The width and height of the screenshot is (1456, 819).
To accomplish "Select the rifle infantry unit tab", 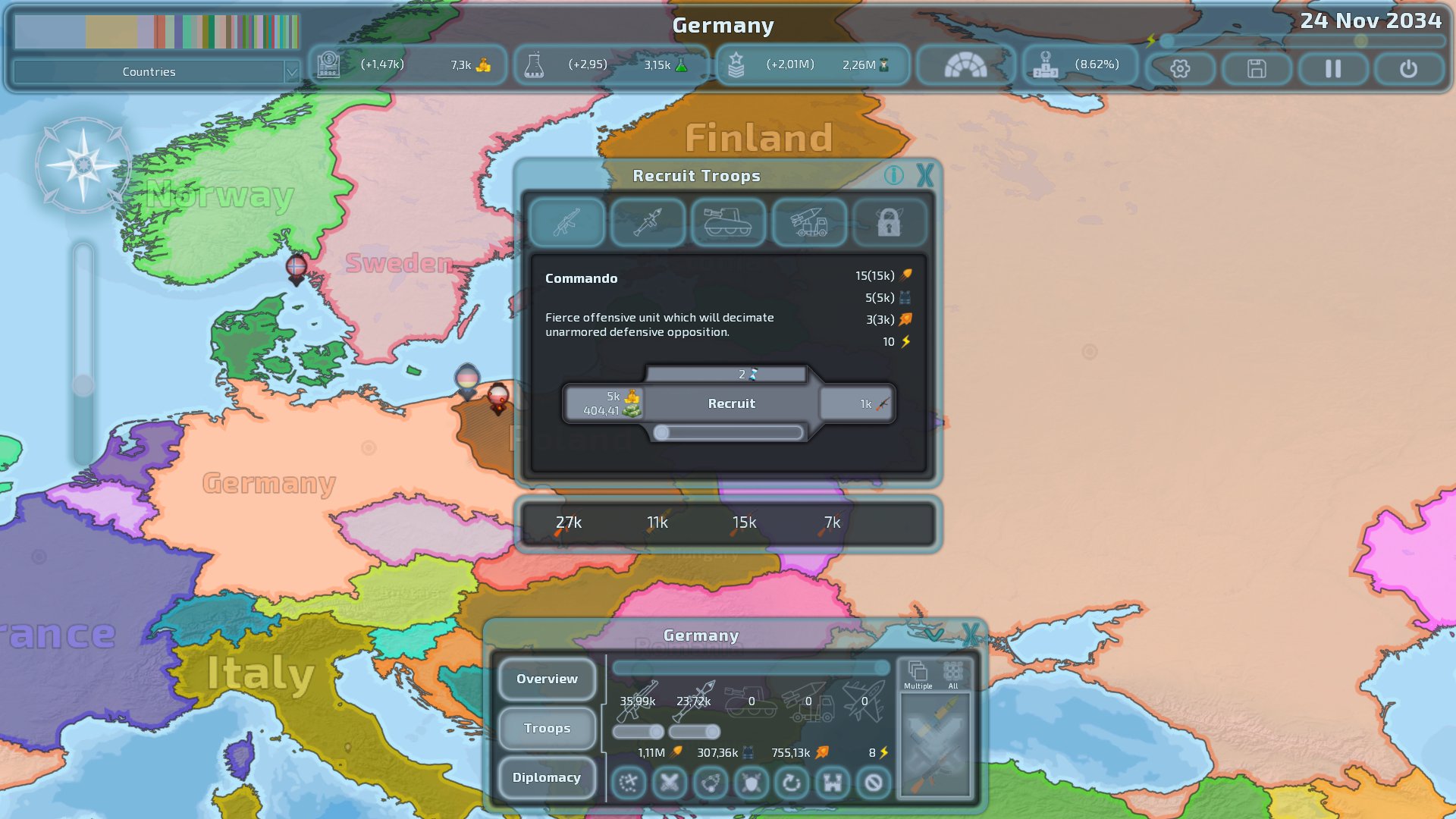I will pos(567,222).
